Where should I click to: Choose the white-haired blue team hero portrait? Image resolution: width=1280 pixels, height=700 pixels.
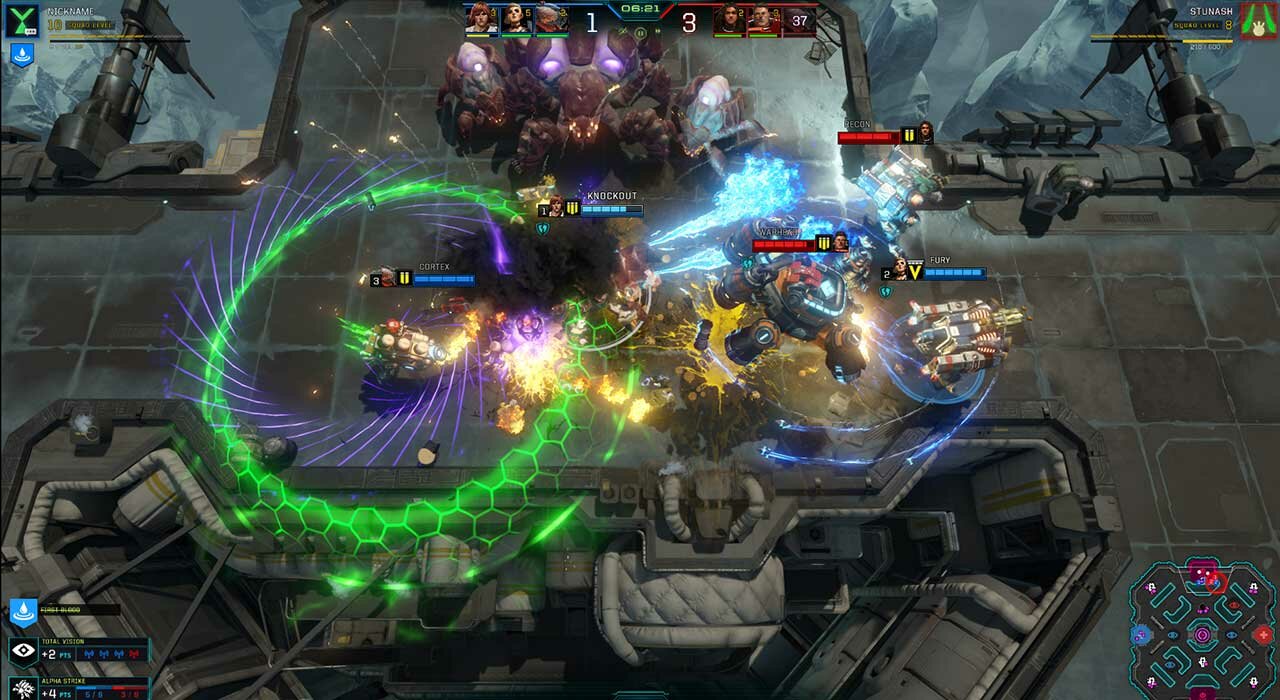point(551,18)
